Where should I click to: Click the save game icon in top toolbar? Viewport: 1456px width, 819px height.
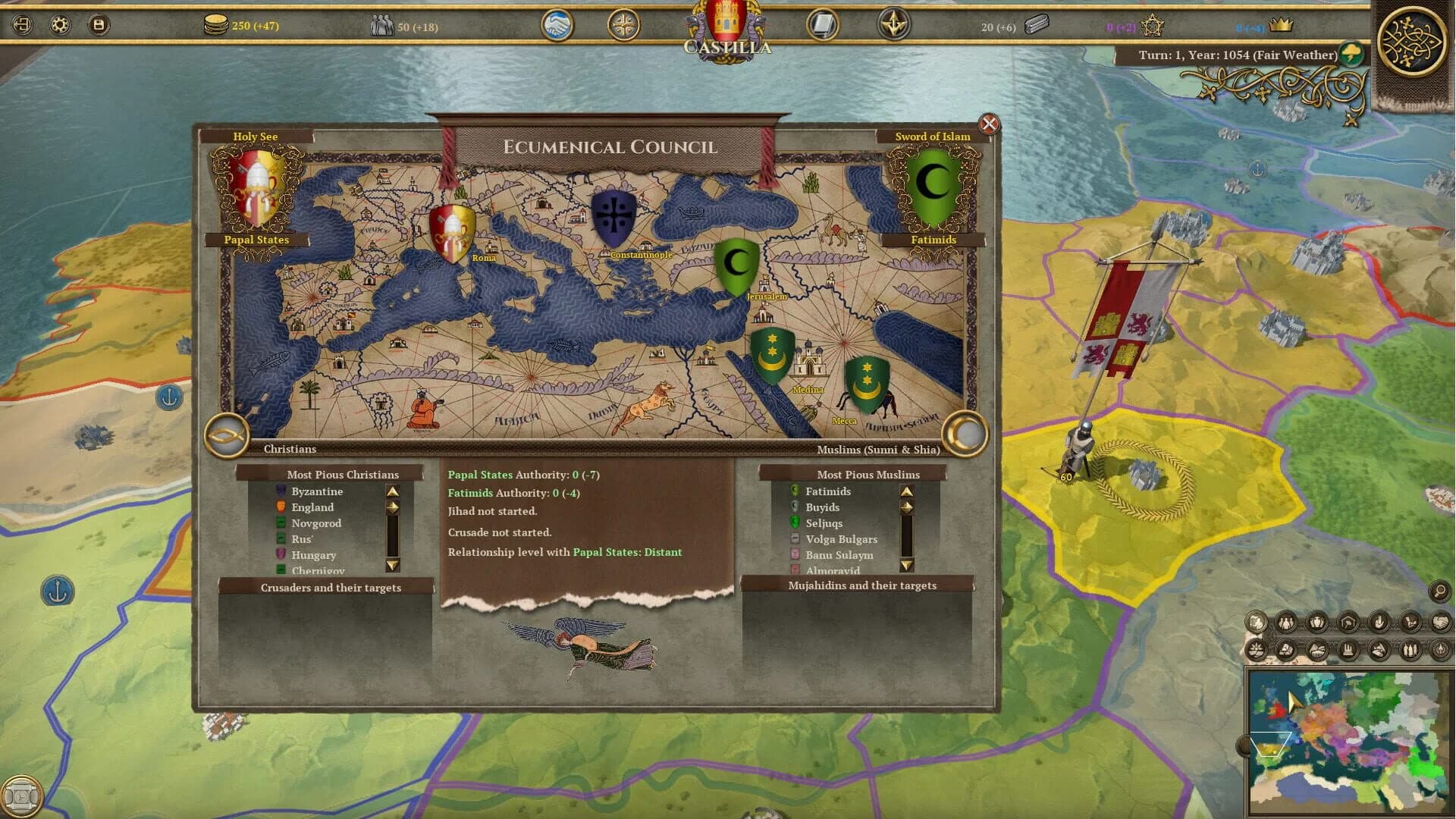coord(99,24)
